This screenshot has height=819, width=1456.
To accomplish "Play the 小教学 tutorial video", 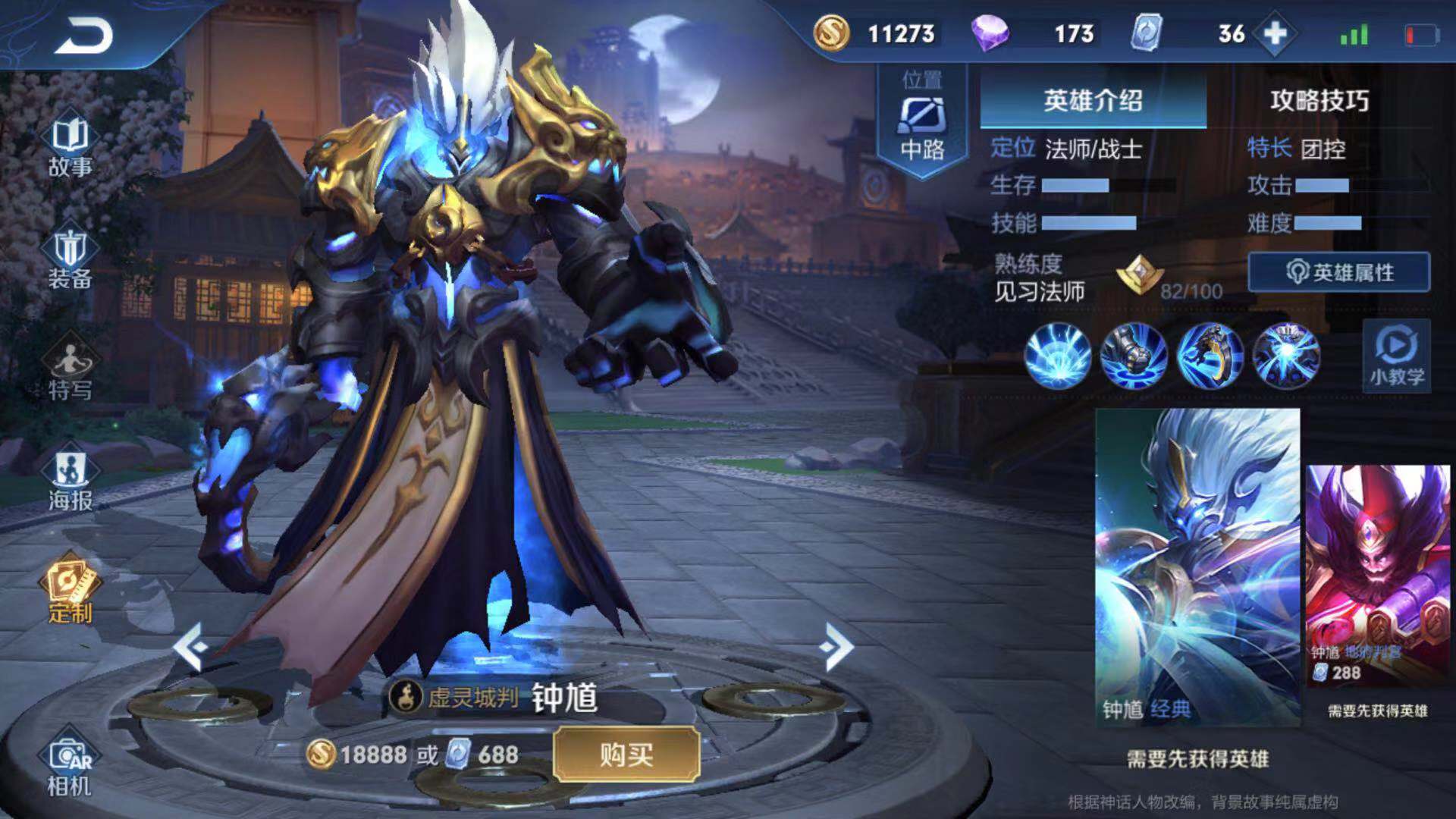I will tap(1396, 356).
